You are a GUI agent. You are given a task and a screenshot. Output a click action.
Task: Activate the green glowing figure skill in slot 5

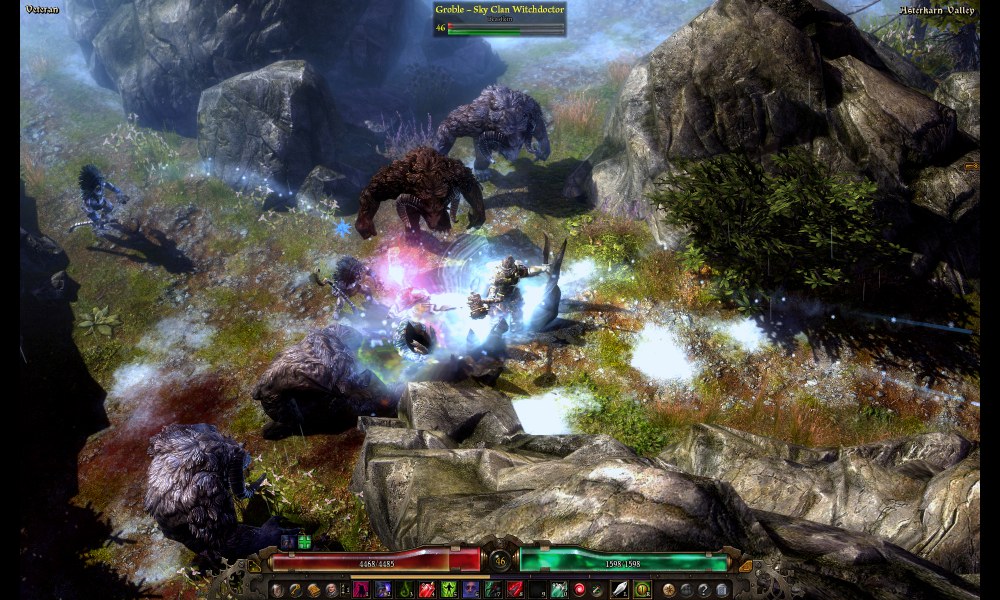point(449,590)
